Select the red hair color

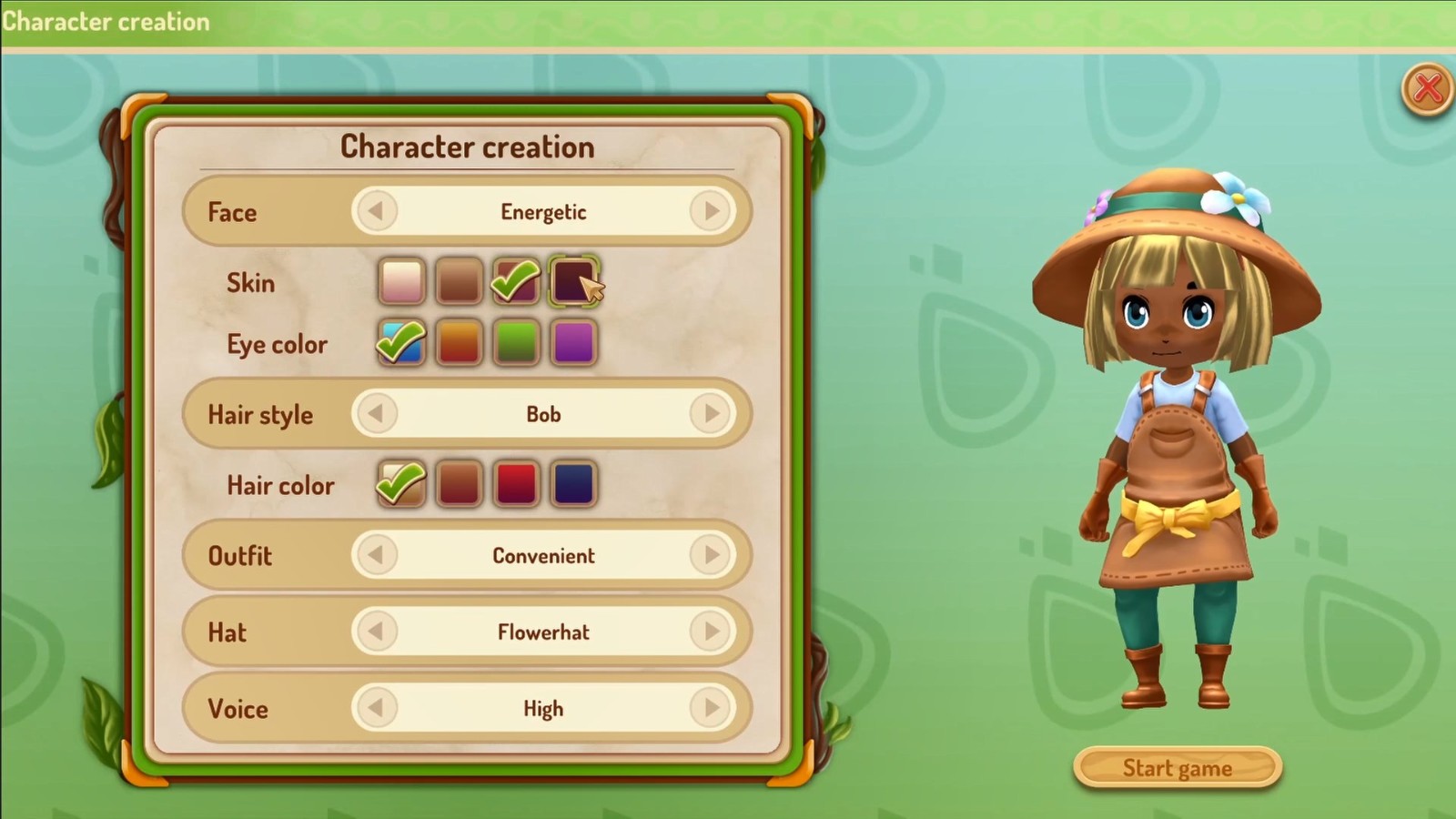coord(516,483)
